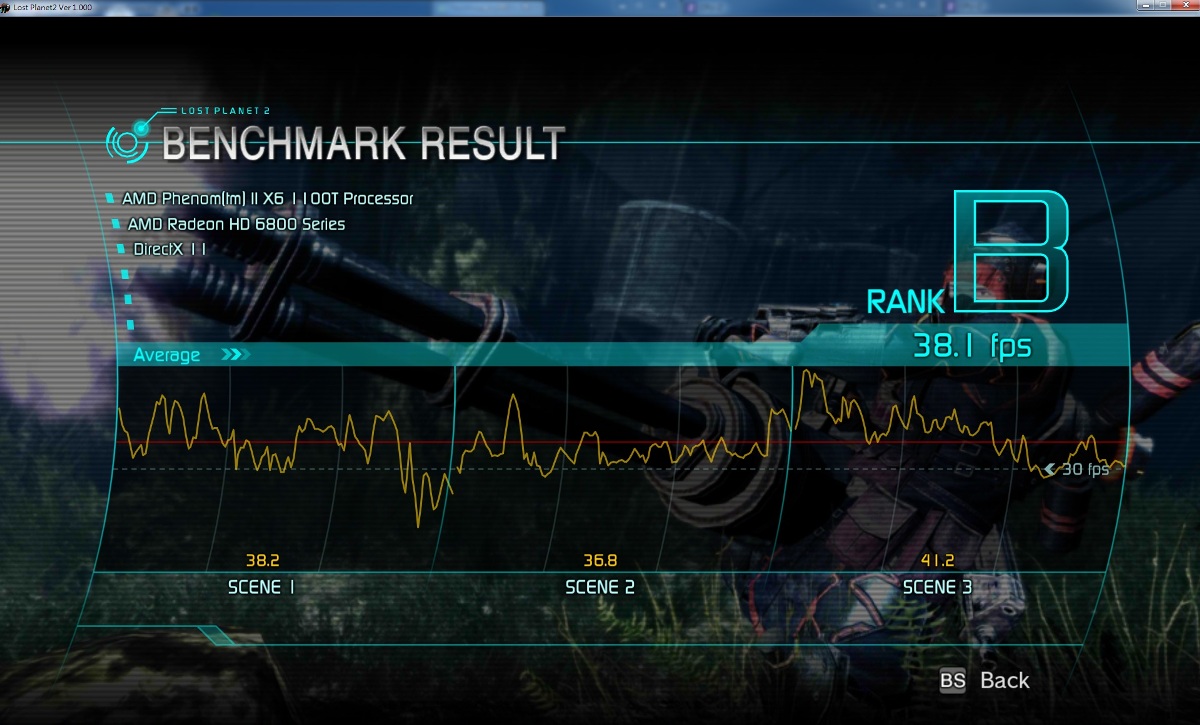Go back from the benchmark result screen
Viewport: 1200px width, 725px height.
[x=985, y=681]
